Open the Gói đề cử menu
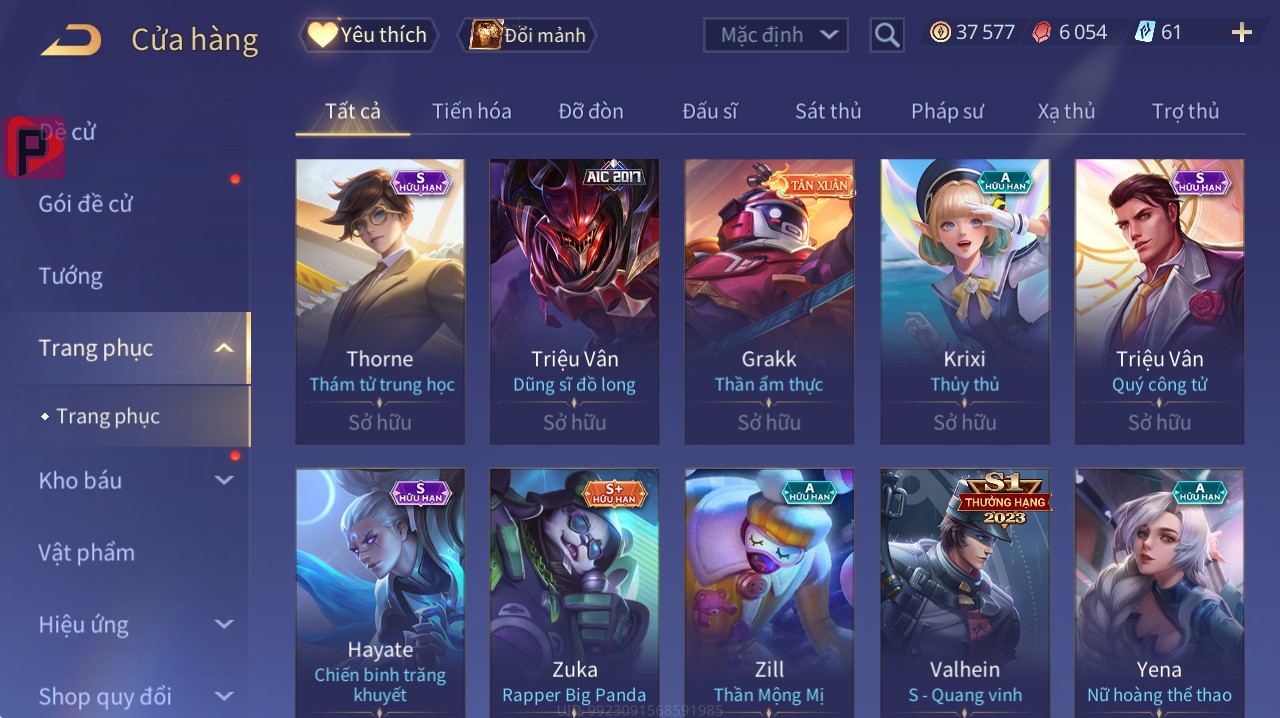1280x718 pixels. 86,204
